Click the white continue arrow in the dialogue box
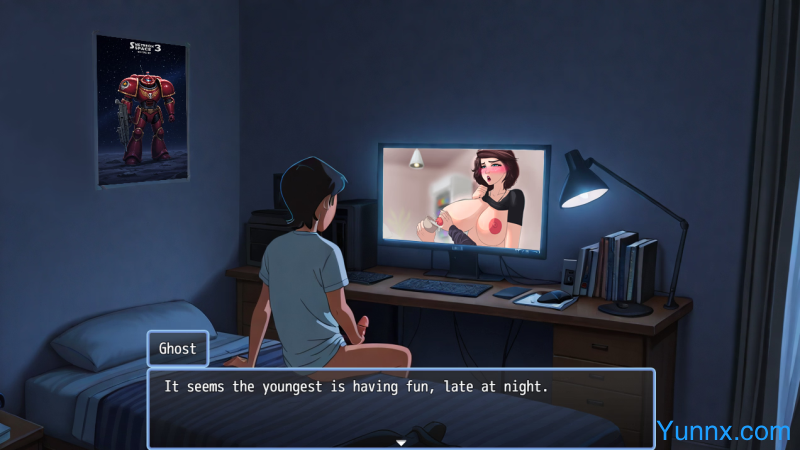 [x=401, y=442]
